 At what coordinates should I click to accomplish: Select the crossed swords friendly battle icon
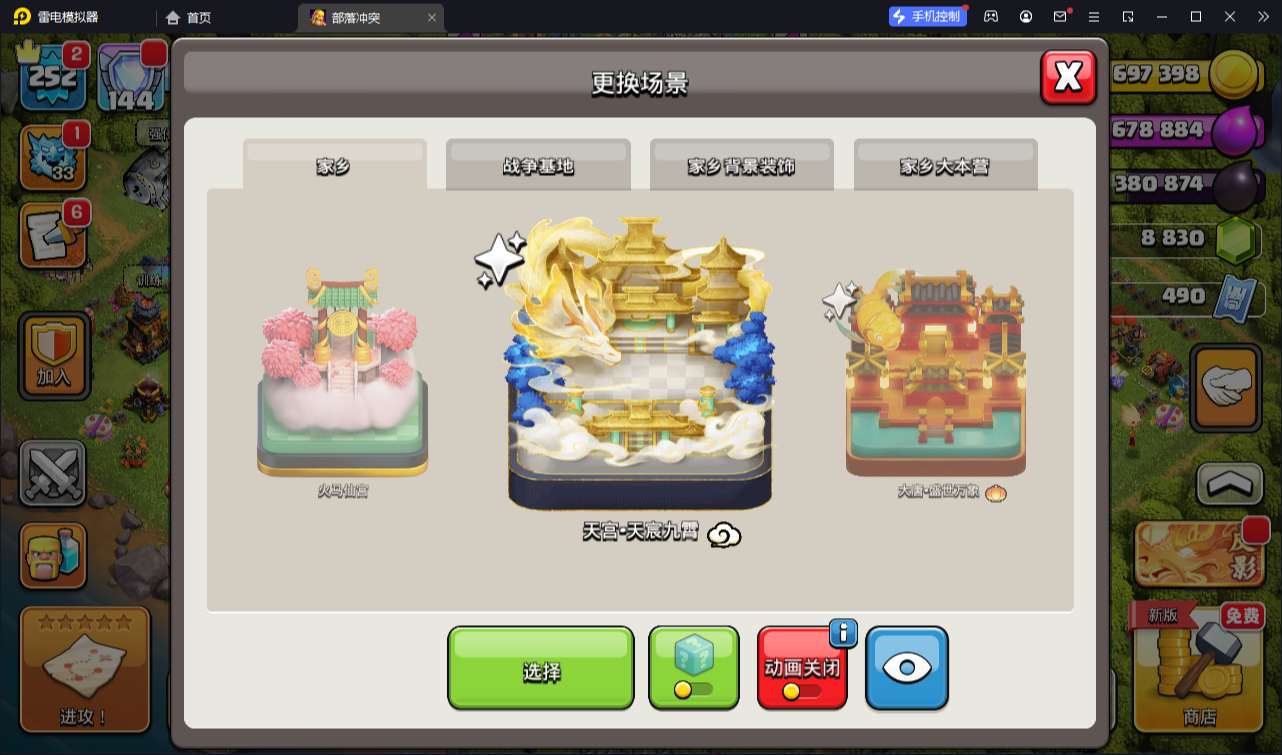(x=52, y=471)
